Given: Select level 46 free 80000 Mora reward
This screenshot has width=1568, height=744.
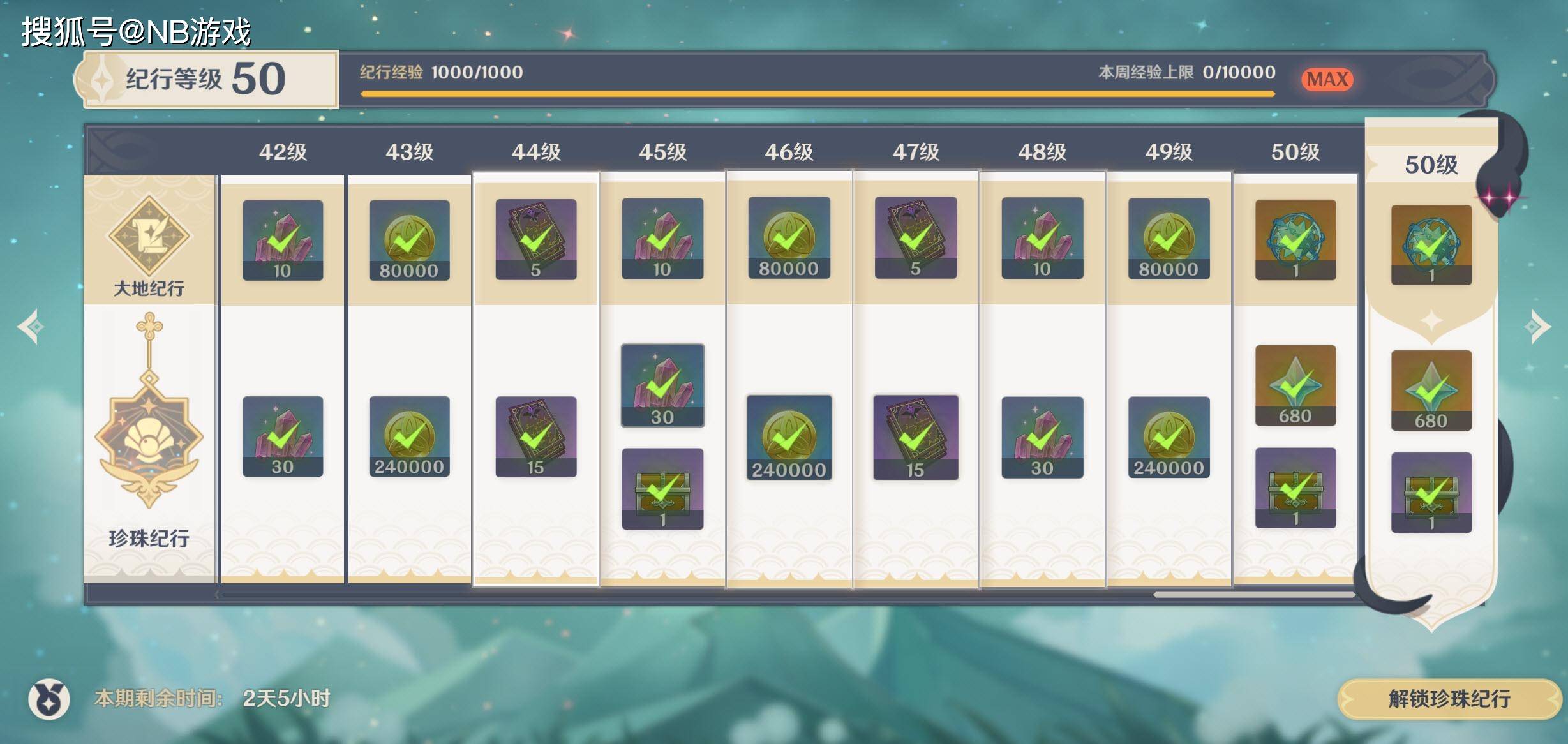Looking at the screenshot, I should (x=789, y=238).
